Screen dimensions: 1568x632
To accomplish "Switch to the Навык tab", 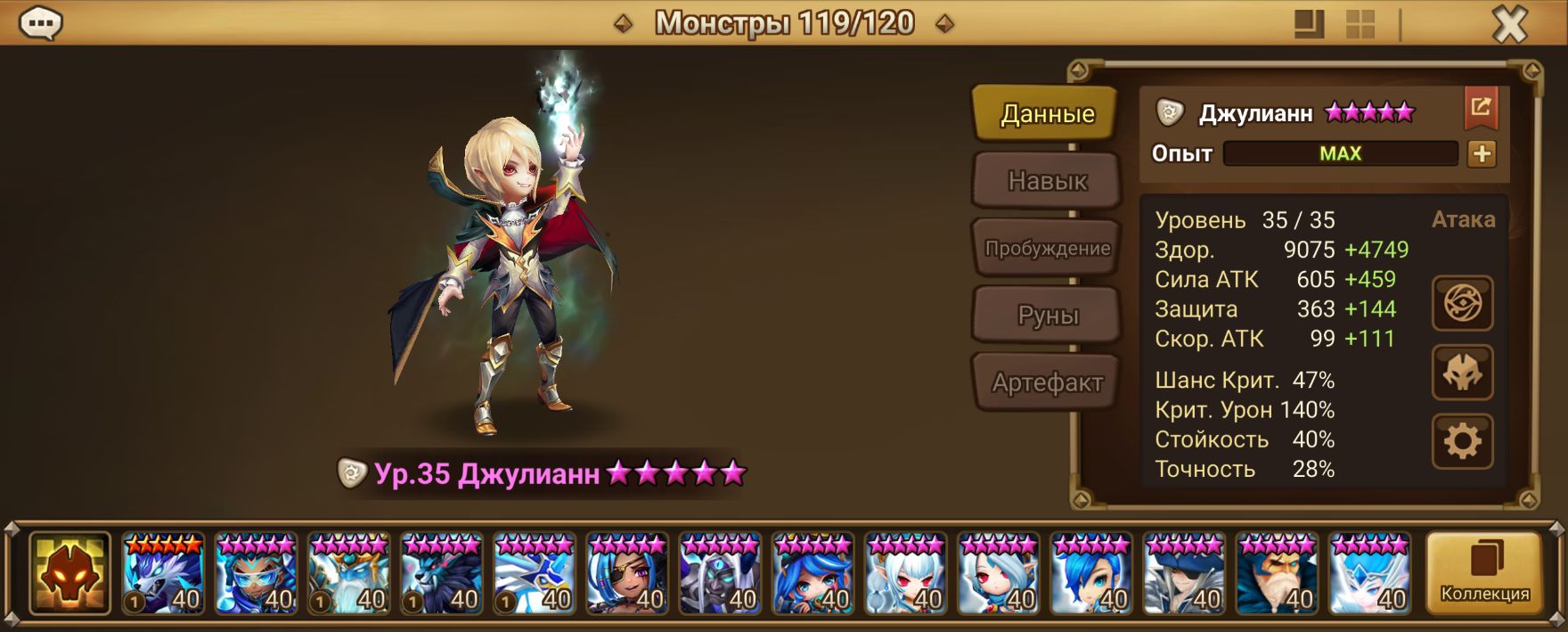I will click(x=1046, y=181).
